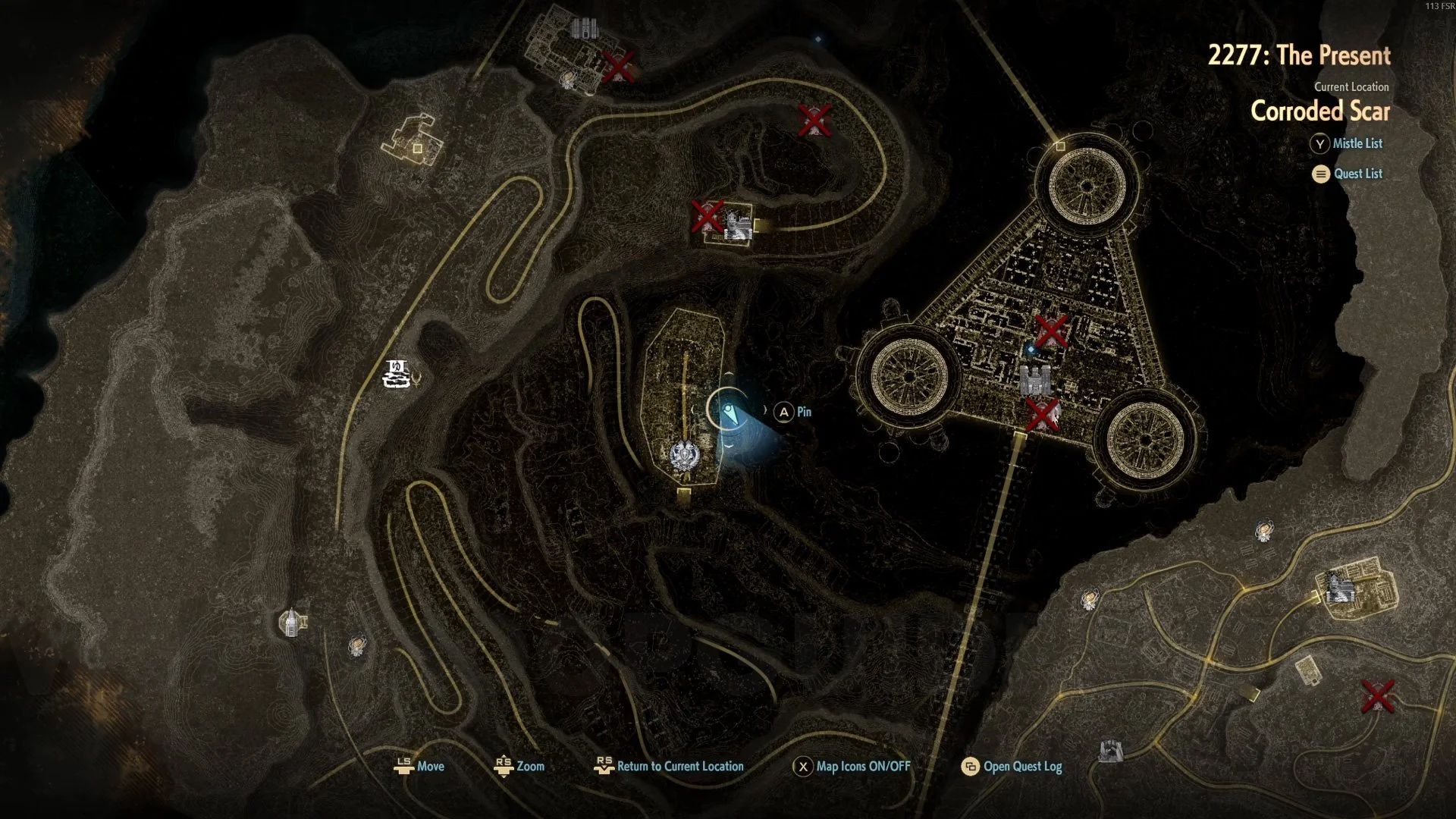Screen dimensions: 1456x819
Task: Open the Mistle List
Action: [x=1347, y=143]
